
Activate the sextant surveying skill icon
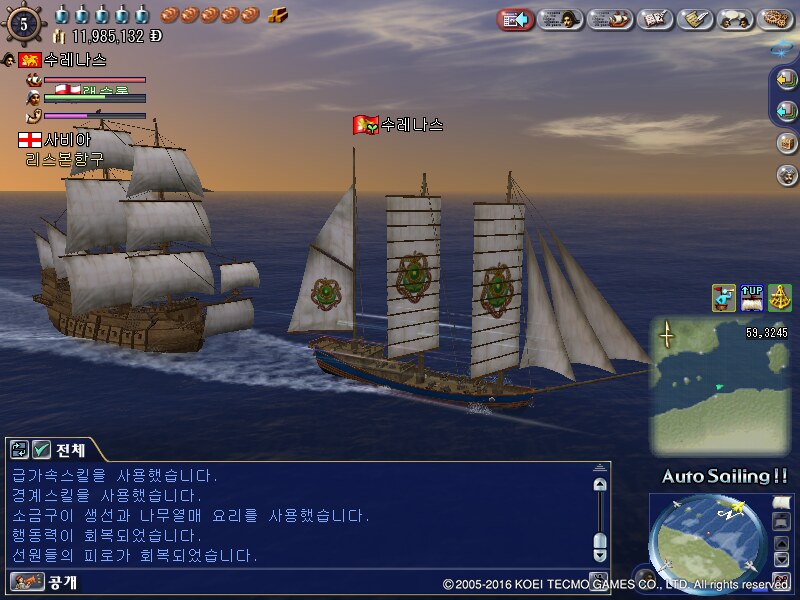click(780, 297)
